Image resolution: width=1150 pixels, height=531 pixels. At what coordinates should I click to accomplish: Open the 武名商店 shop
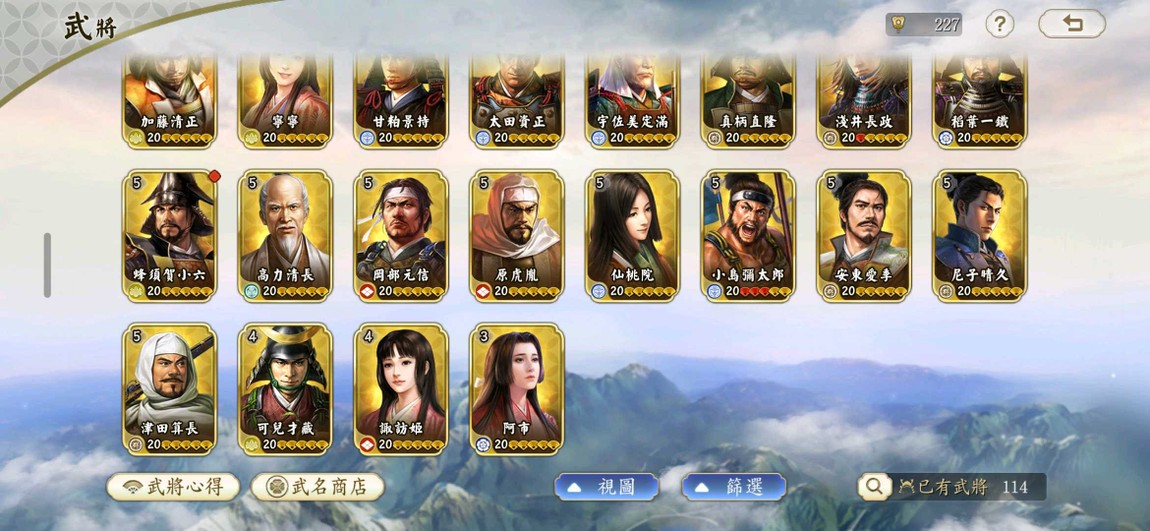pyautogui.click(x=317, y=487)
